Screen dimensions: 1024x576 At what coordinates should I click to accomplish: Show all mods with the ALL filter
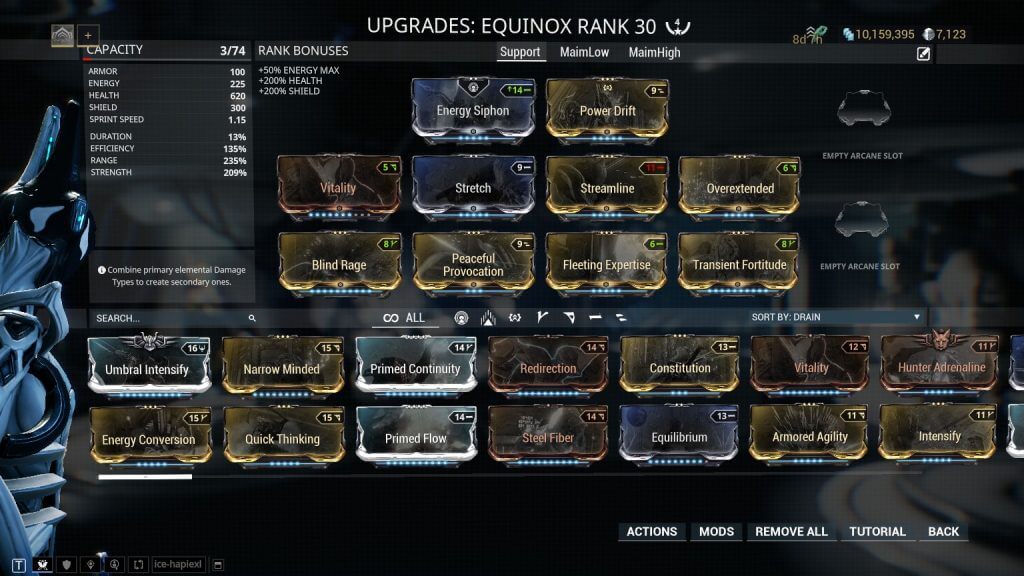click(404, 318)
